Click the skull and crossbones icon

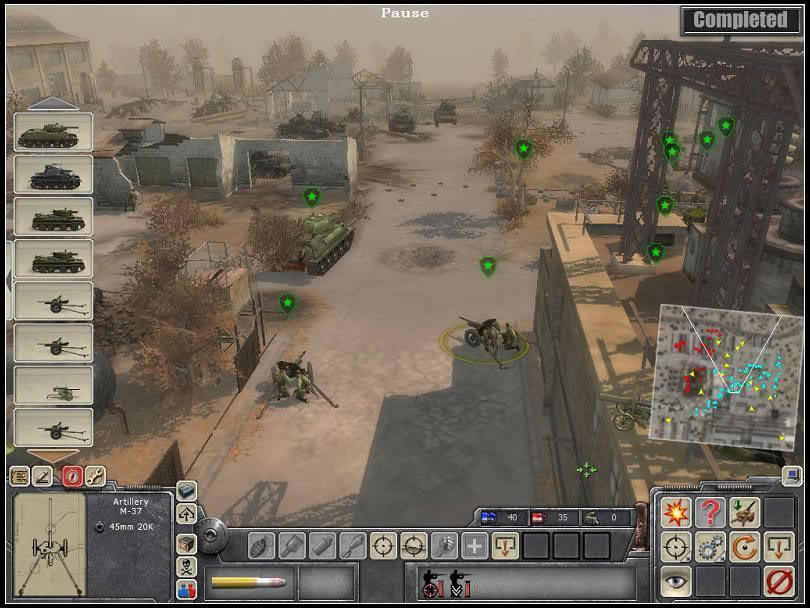click(187, 566)
